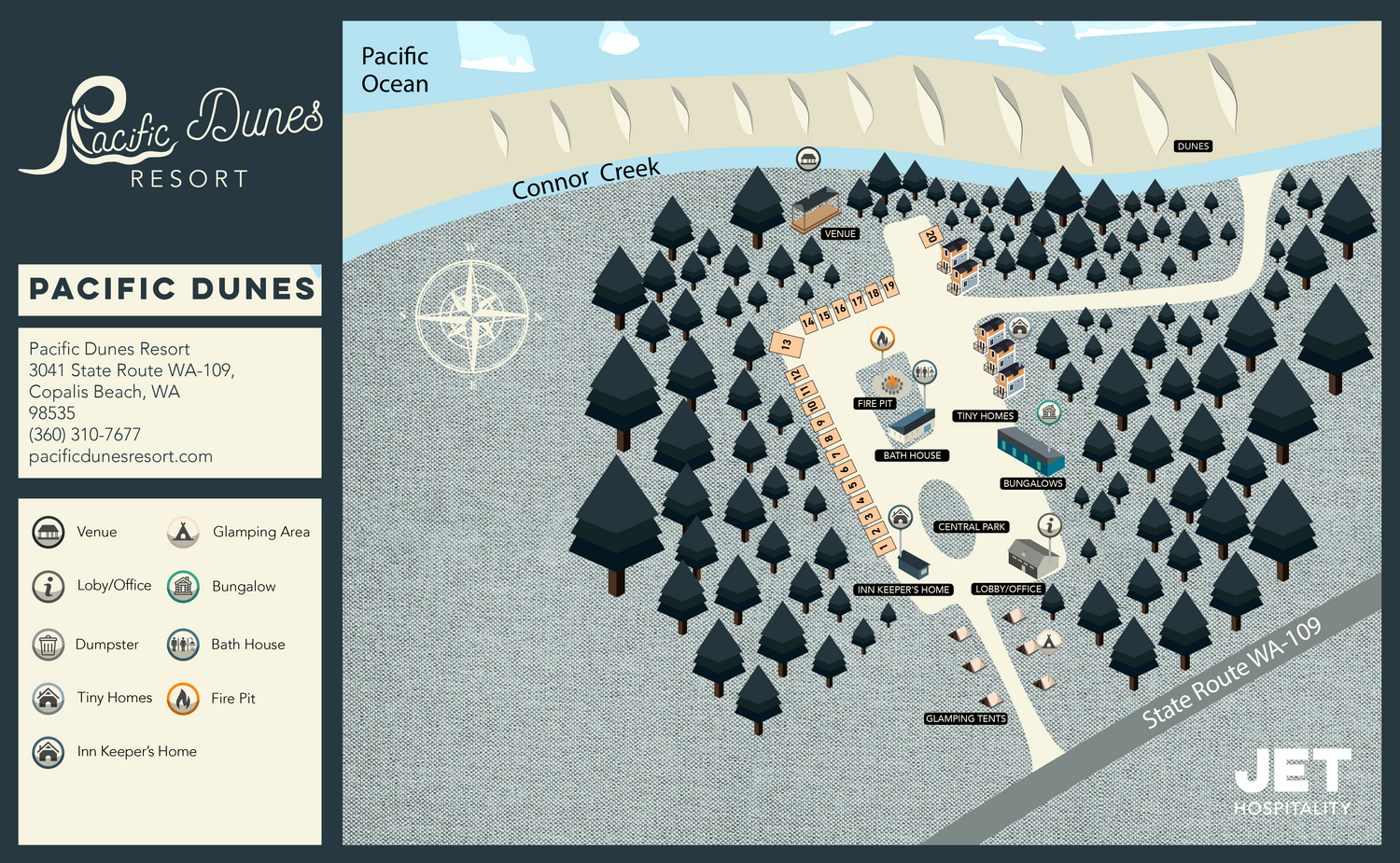Click the venue marker near Connor Creek
Viewport: 1400px width, 863px height.
pos(808,159)
